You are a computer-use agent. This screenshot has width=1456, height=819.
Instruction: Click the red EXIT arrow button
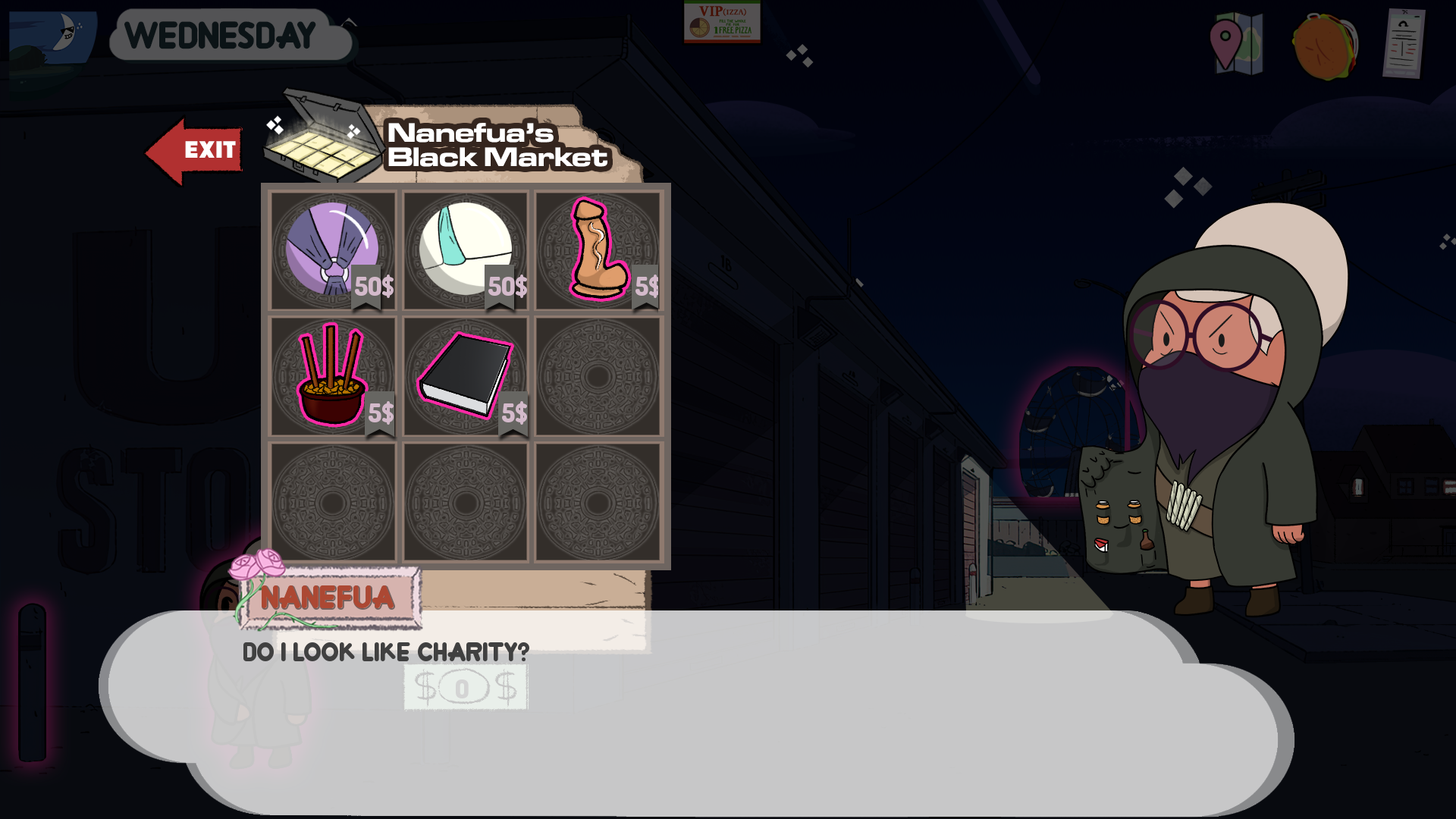tap(195, 150)
